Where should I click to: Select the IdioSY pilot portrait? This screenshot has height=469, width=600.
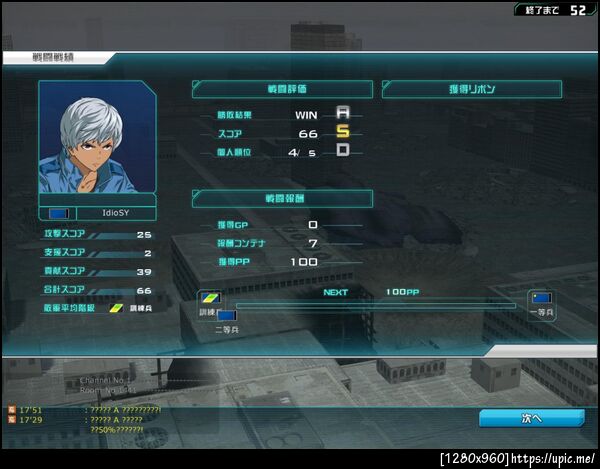98,138
